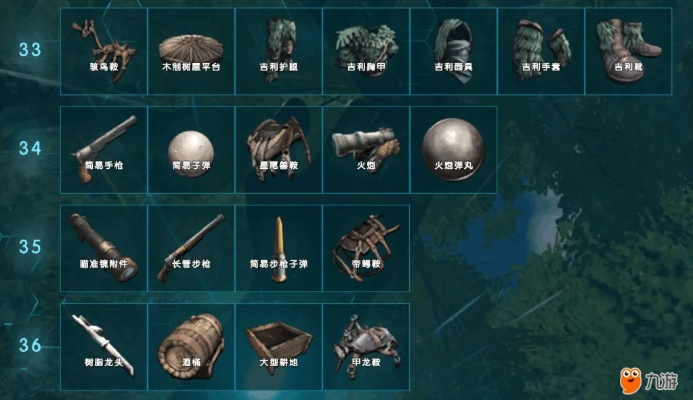Select the 吉利面具 mask engram
Screen dimensions: 693x400
point(454,52)
